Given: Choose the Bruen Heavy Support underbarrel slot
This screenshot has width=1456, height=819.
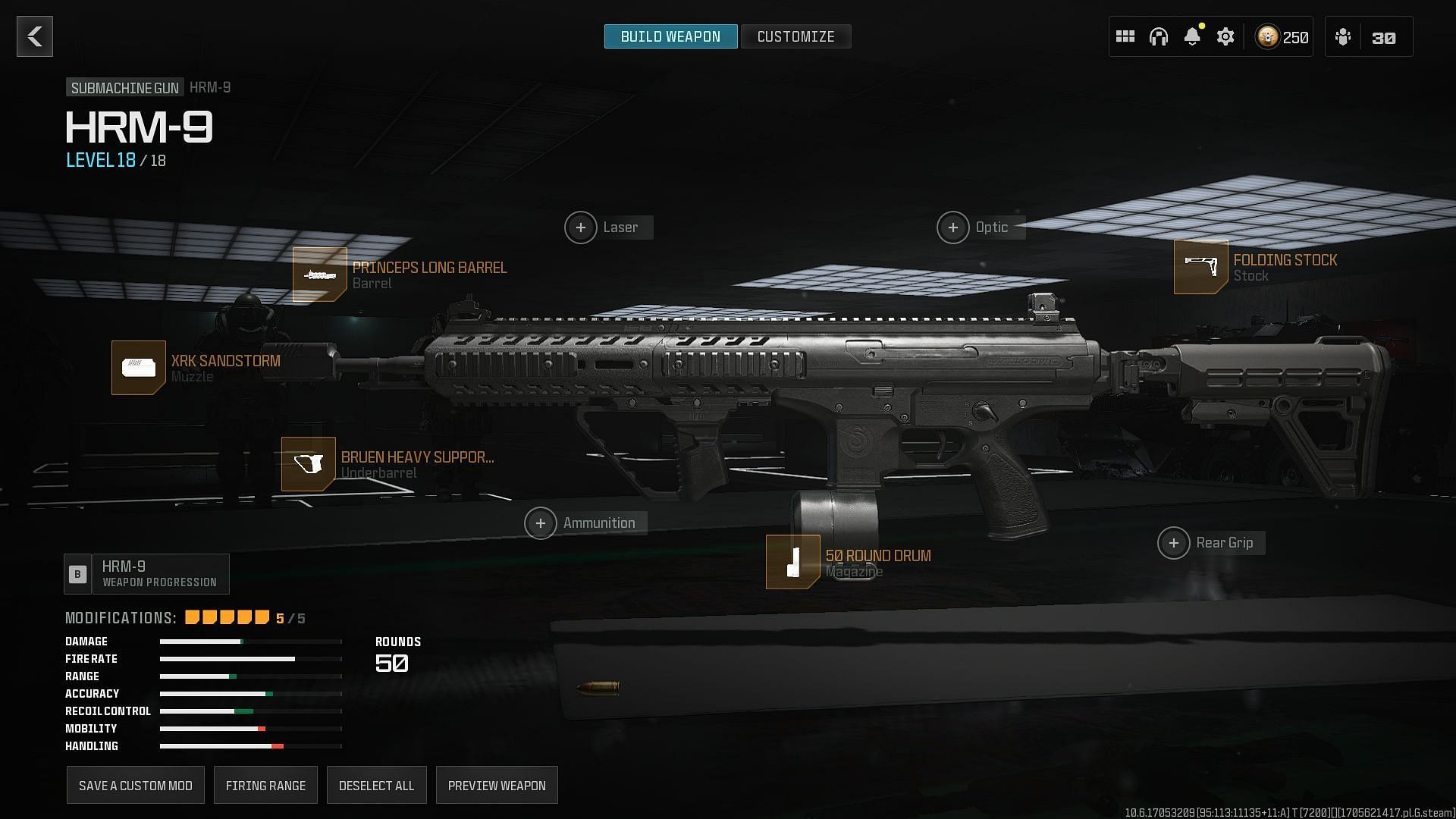Looking at the screenshot, I should 309,464.
